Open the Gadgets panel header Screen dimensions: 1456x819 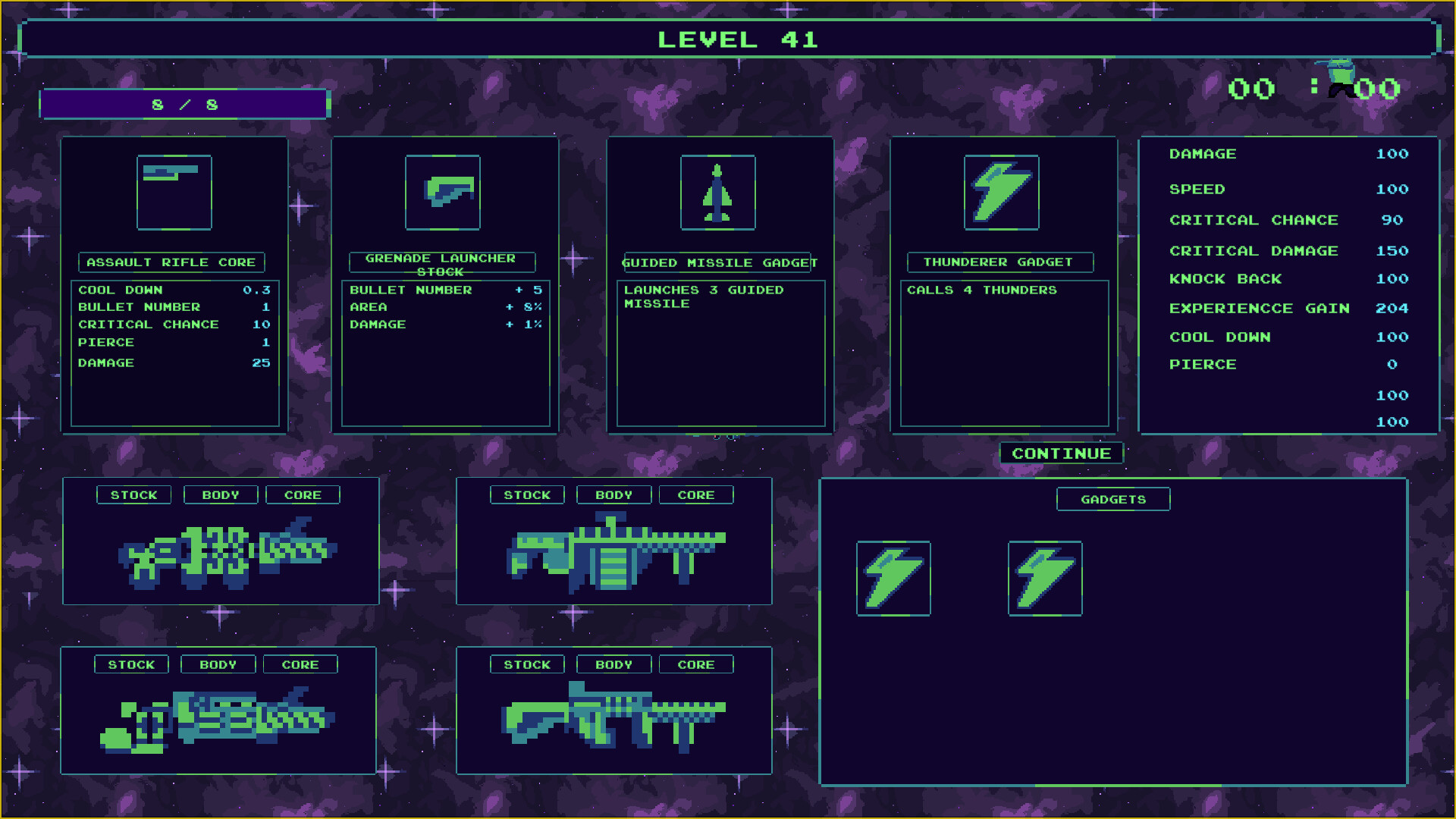coord(1112,499)
